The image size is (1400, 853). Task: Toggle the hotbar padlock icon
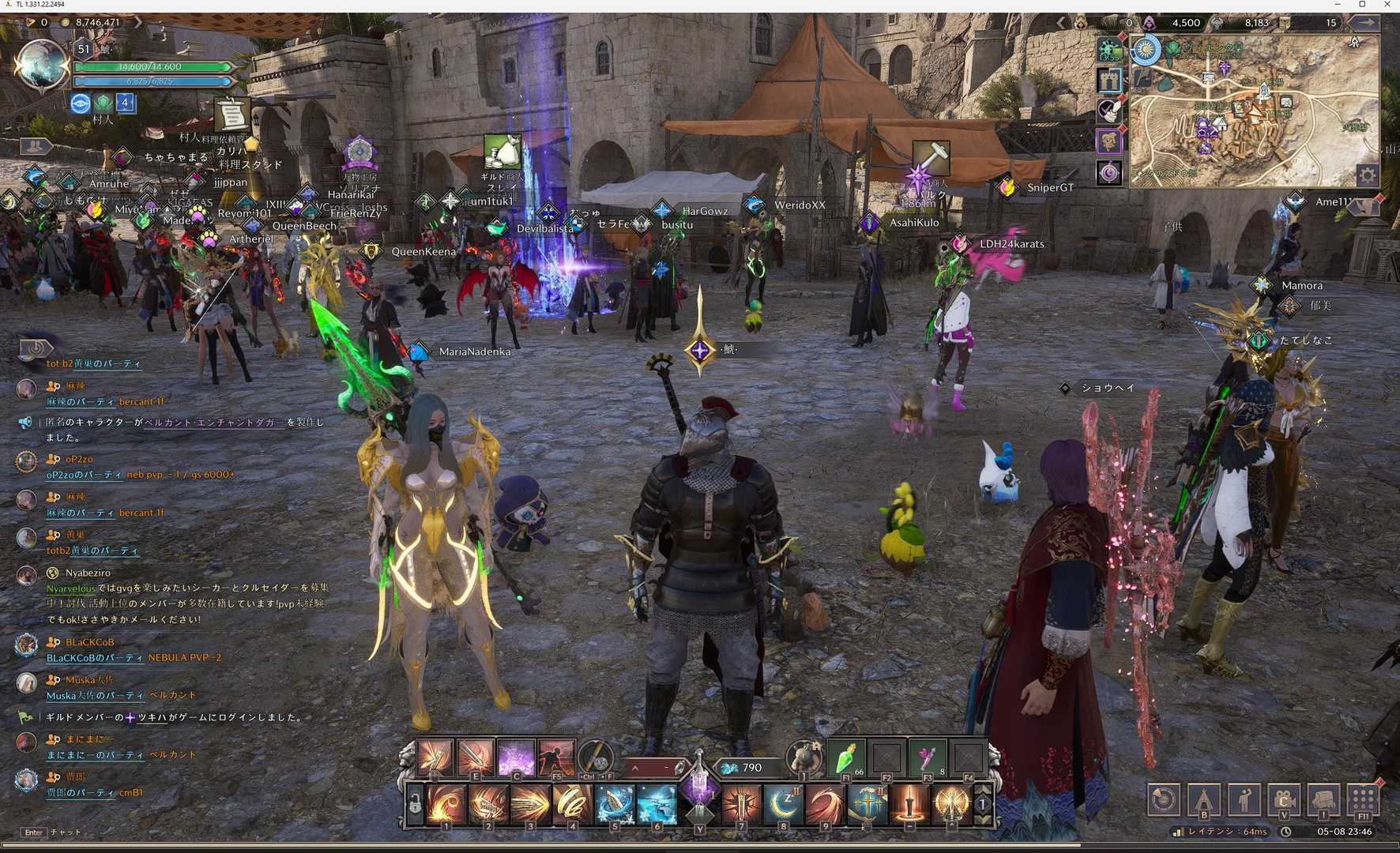[x=414, y=805]
